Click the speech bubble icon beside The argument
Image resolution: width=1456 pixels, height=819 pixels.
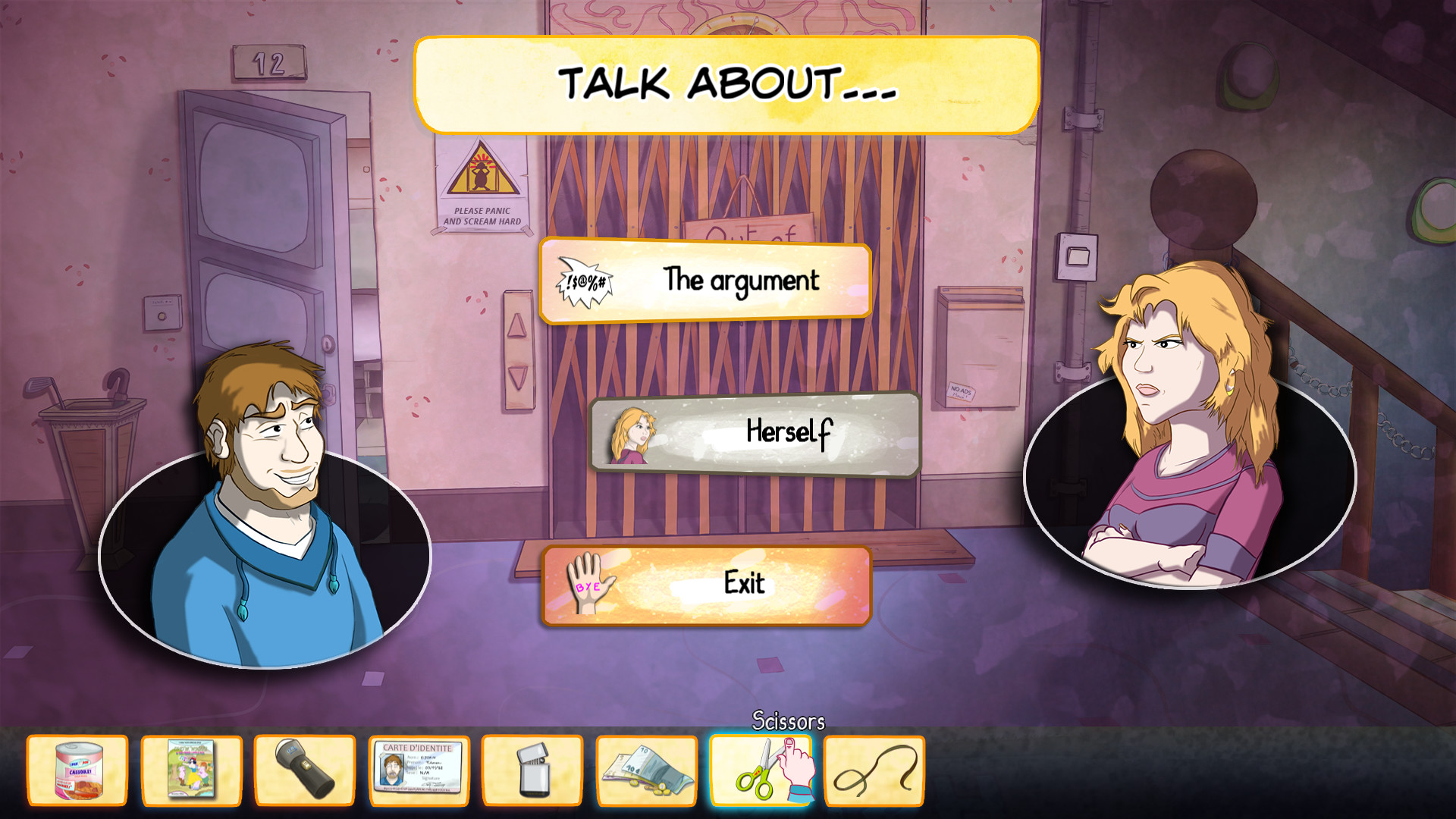click(584, 281)
